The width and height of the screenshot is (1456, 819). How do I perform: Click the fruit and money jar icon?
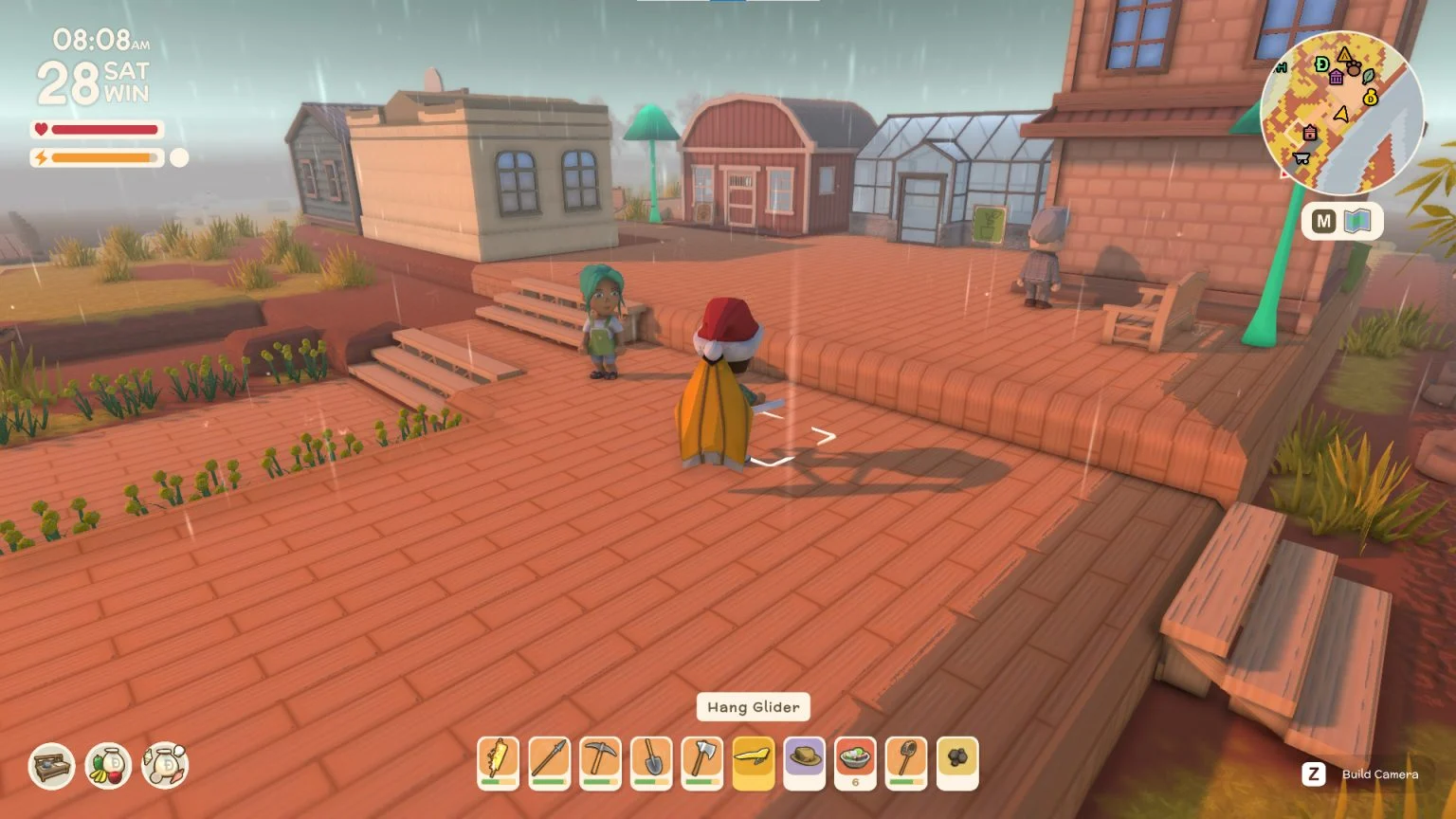tap(108, 766)
